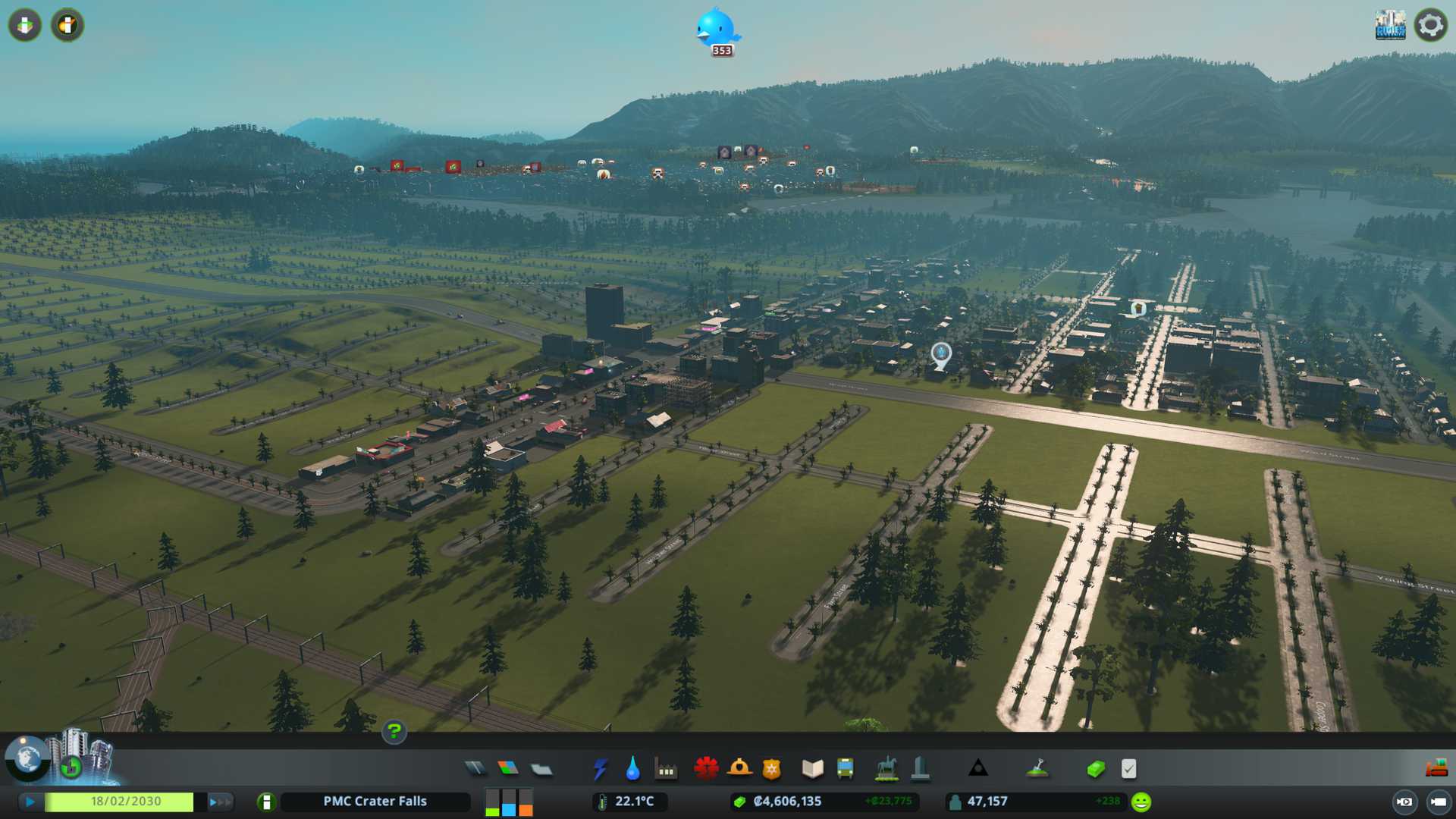Open the Fire Department helmet menu
The width and height of the screenshot is (1456, 819).
739,769
